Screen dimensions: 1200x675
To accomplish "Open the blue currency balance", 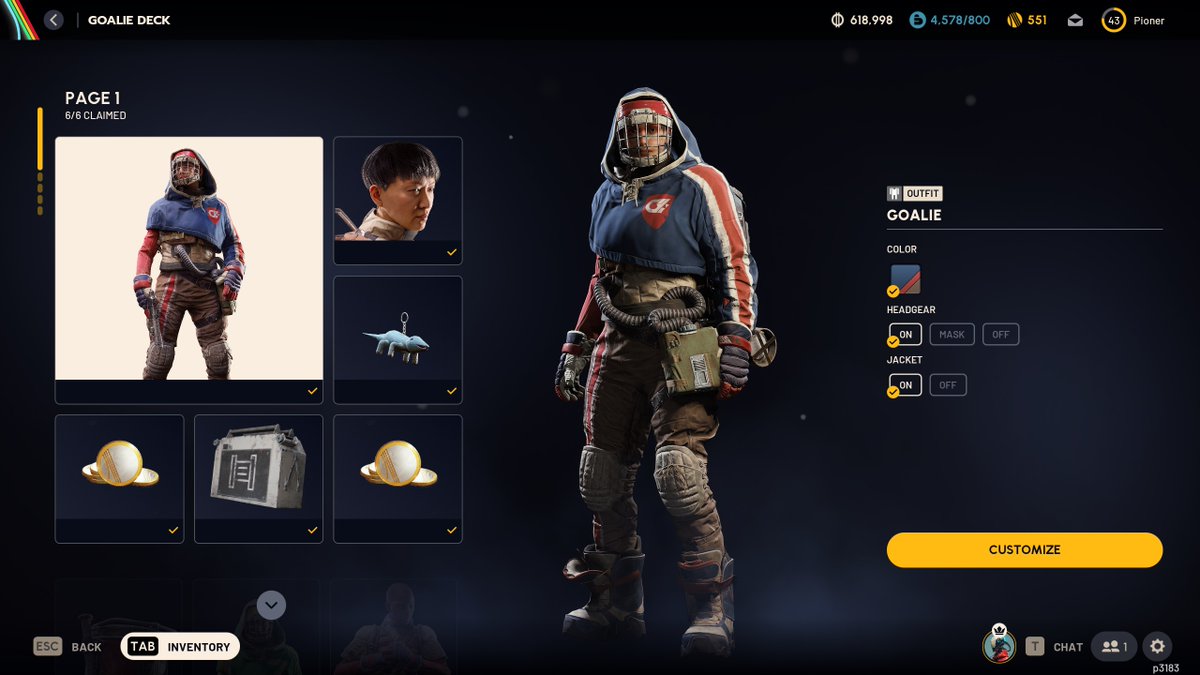I will tap(949, 20).
